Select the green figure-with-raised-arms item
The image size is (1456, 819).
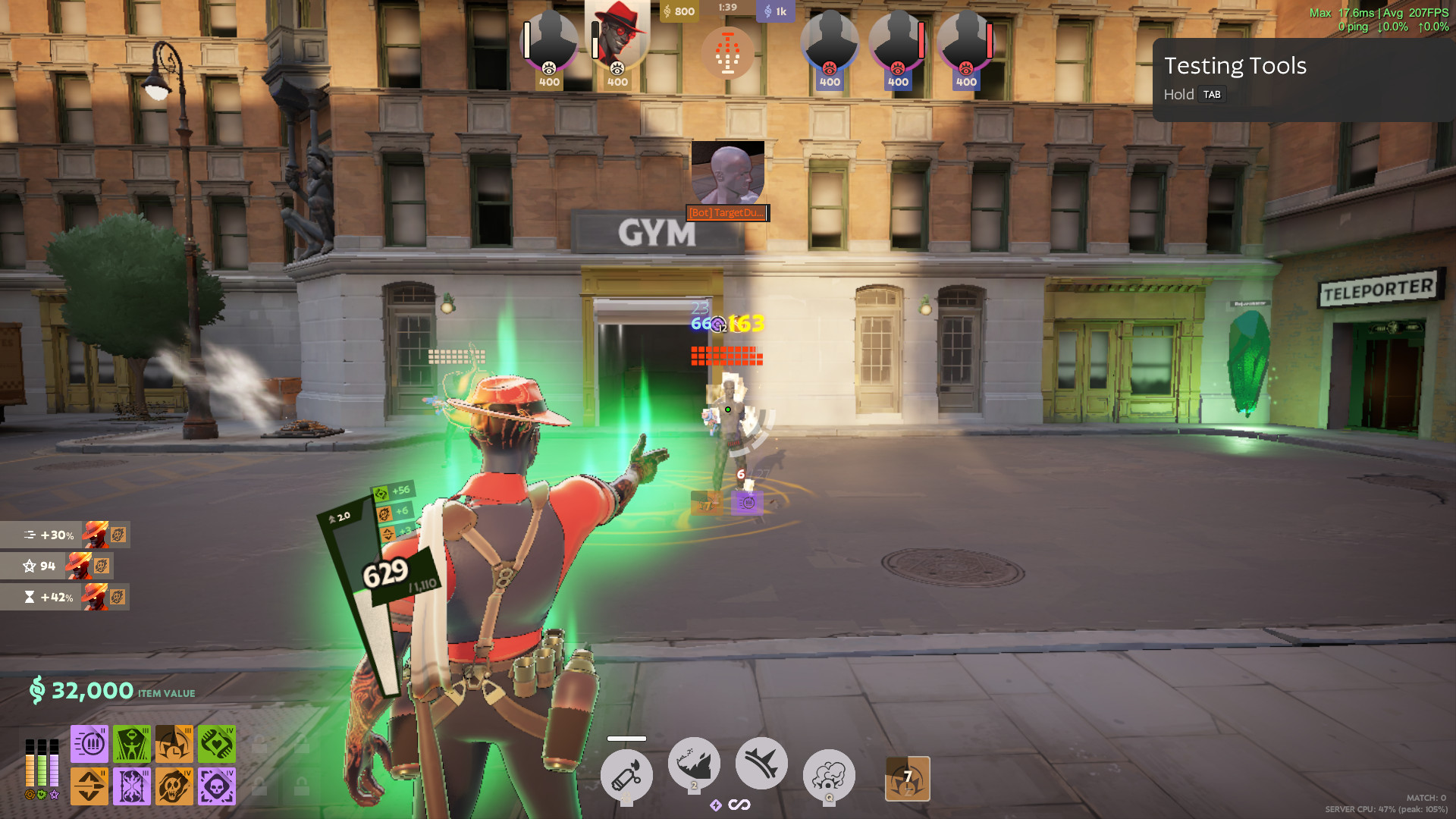(x=132, y=743)
